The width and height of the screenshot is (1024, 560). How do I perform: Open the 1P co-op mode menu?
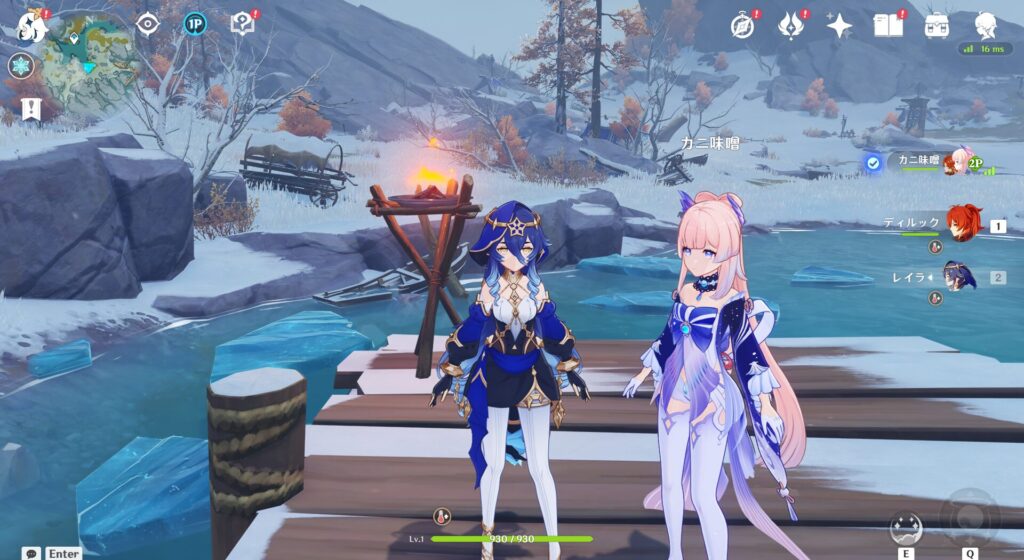195,24
